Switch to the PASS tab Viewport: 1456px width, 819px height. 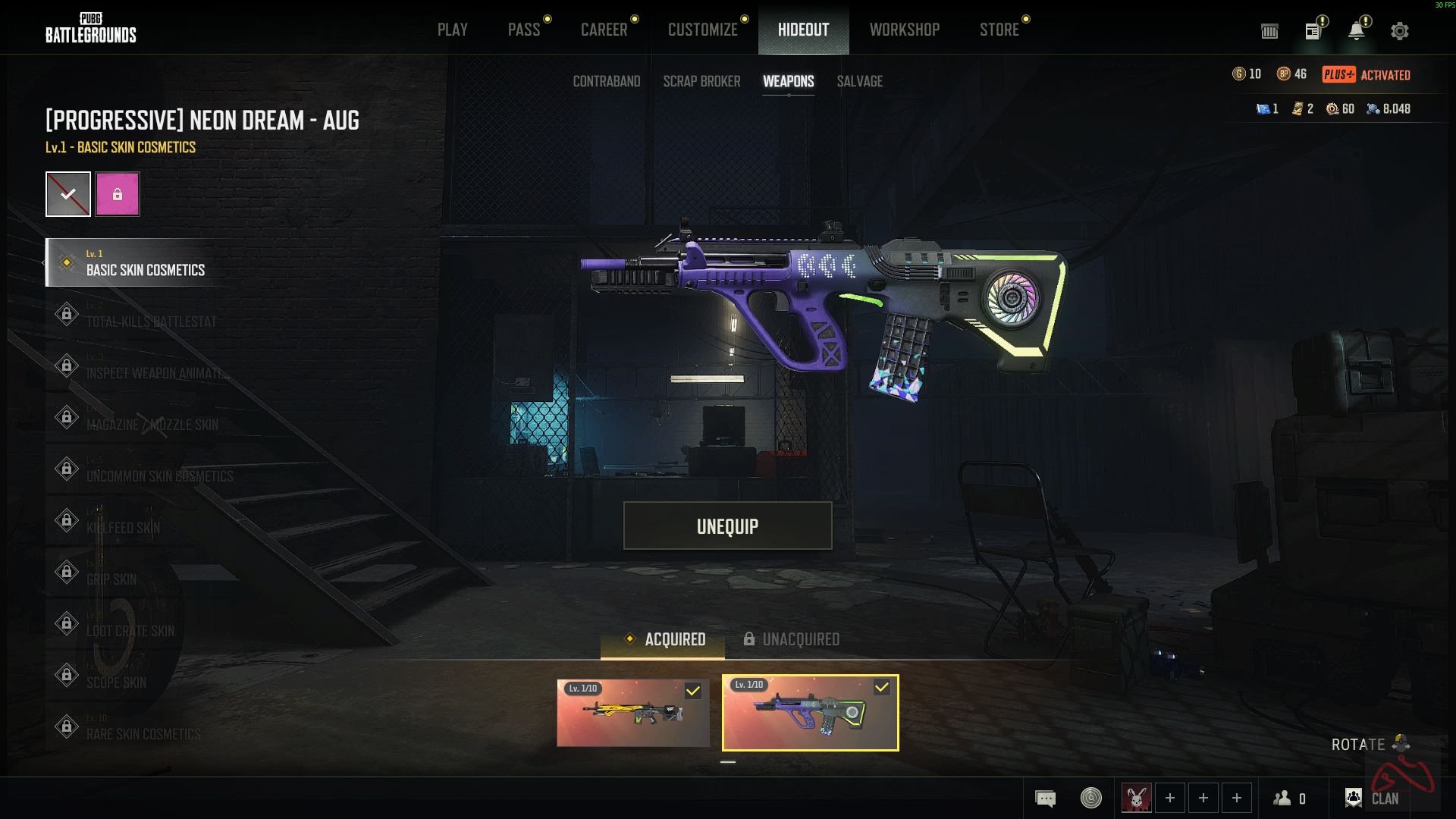(524, 30)
